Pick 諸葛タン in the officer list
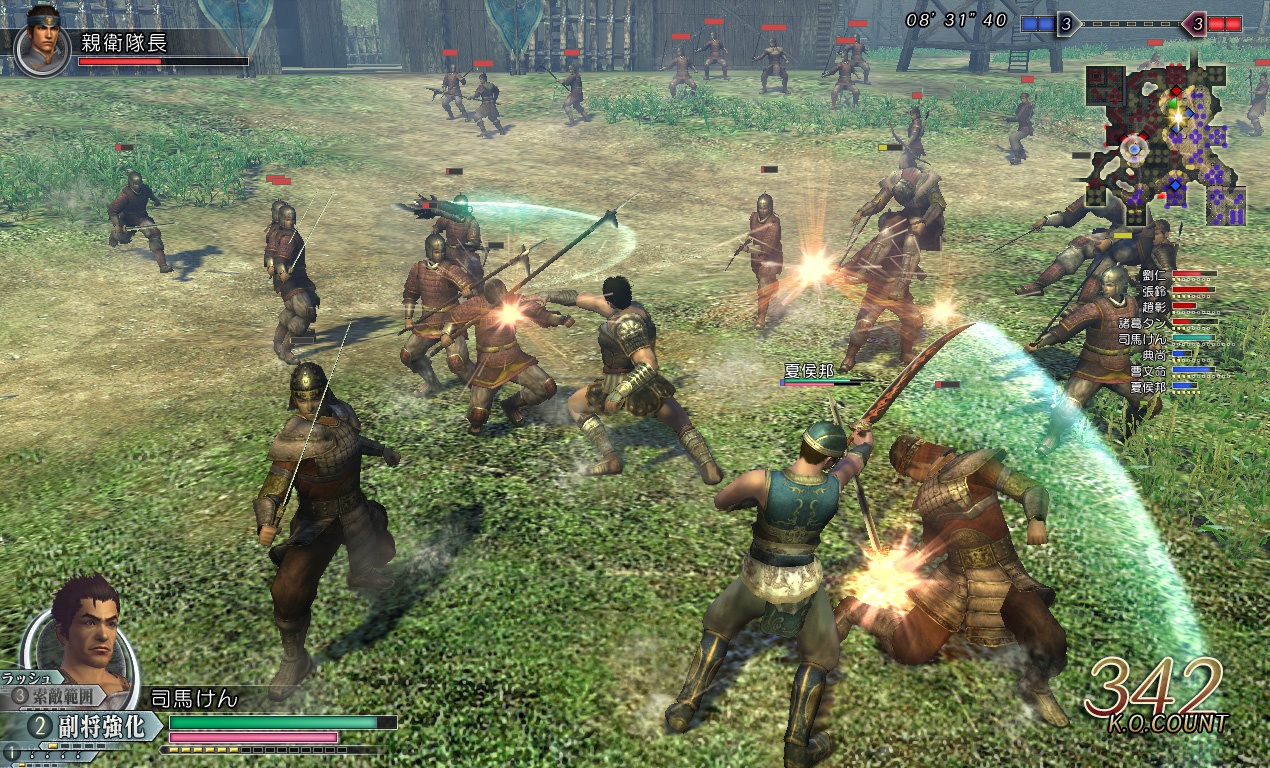This screenshot has width=1270, height=768. click(x=1143, y=323)
